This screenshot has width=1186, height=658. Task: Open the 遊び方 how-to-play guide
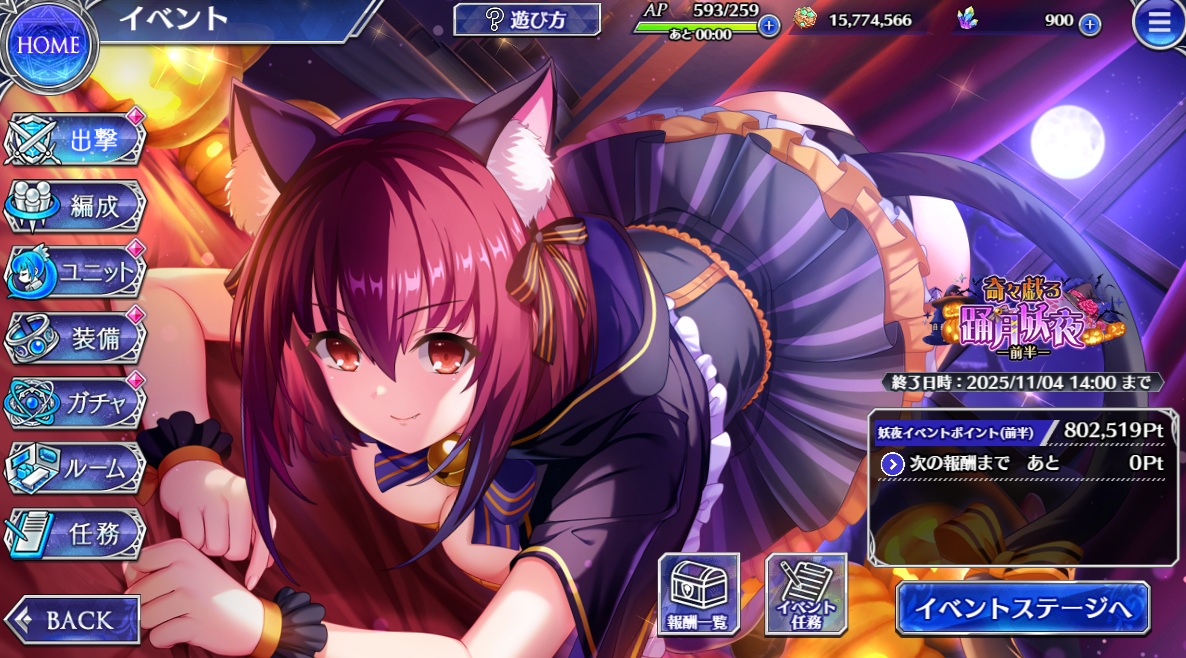527,19
